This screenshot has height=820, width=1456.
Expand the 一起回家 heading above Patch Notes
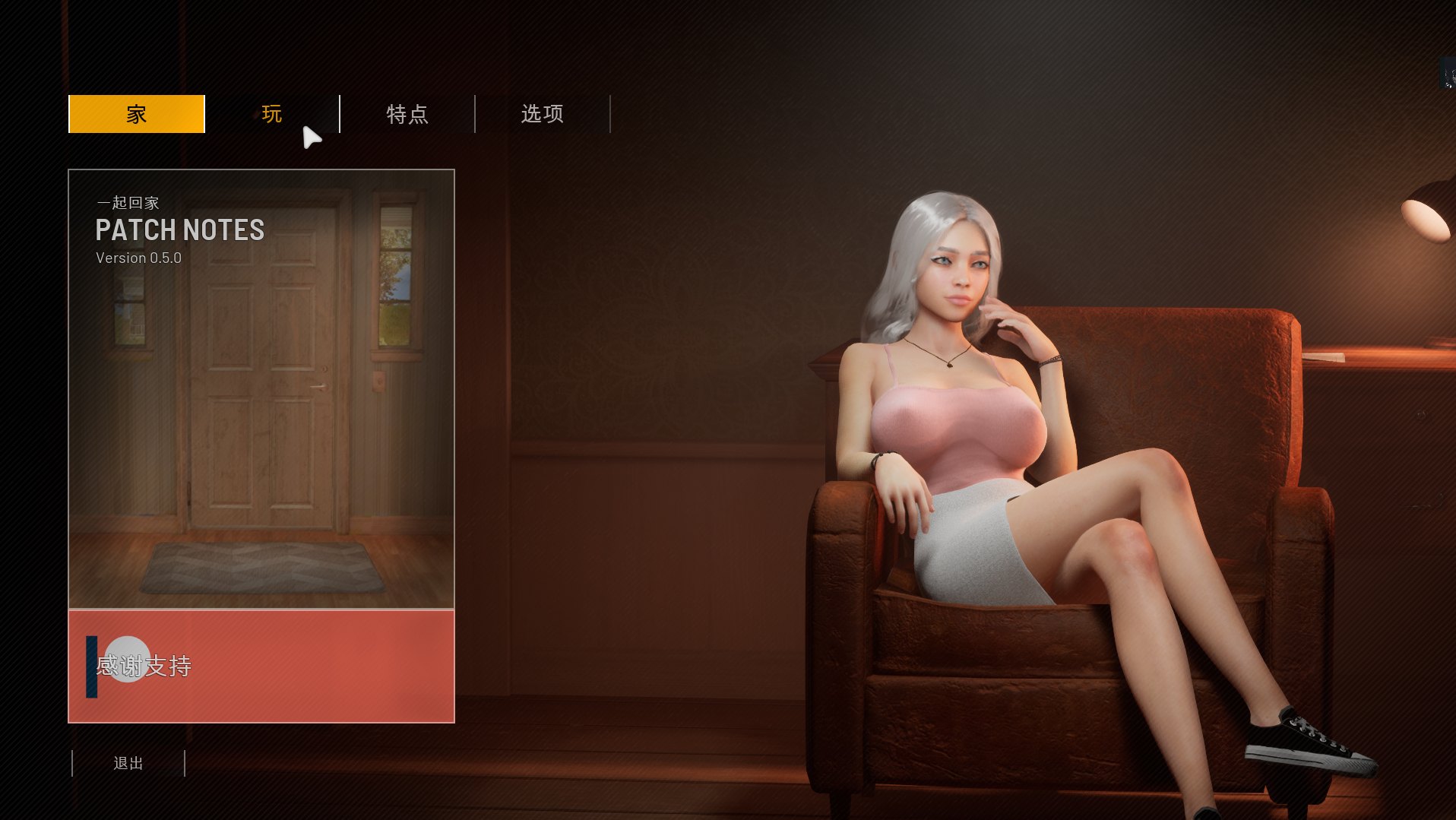(128, 203)
